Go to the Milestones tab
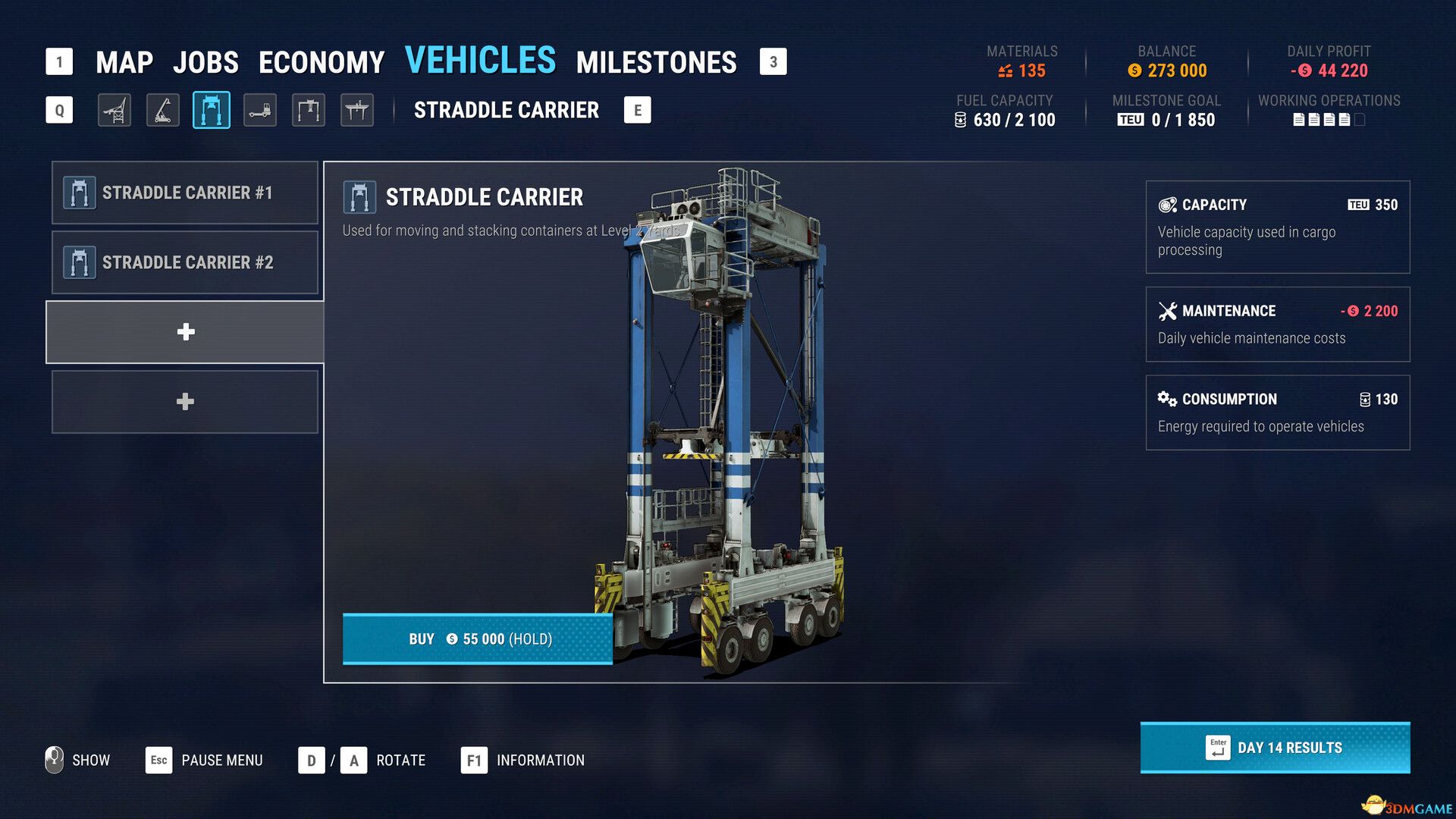1456x819 pixels. coord(656,62)
